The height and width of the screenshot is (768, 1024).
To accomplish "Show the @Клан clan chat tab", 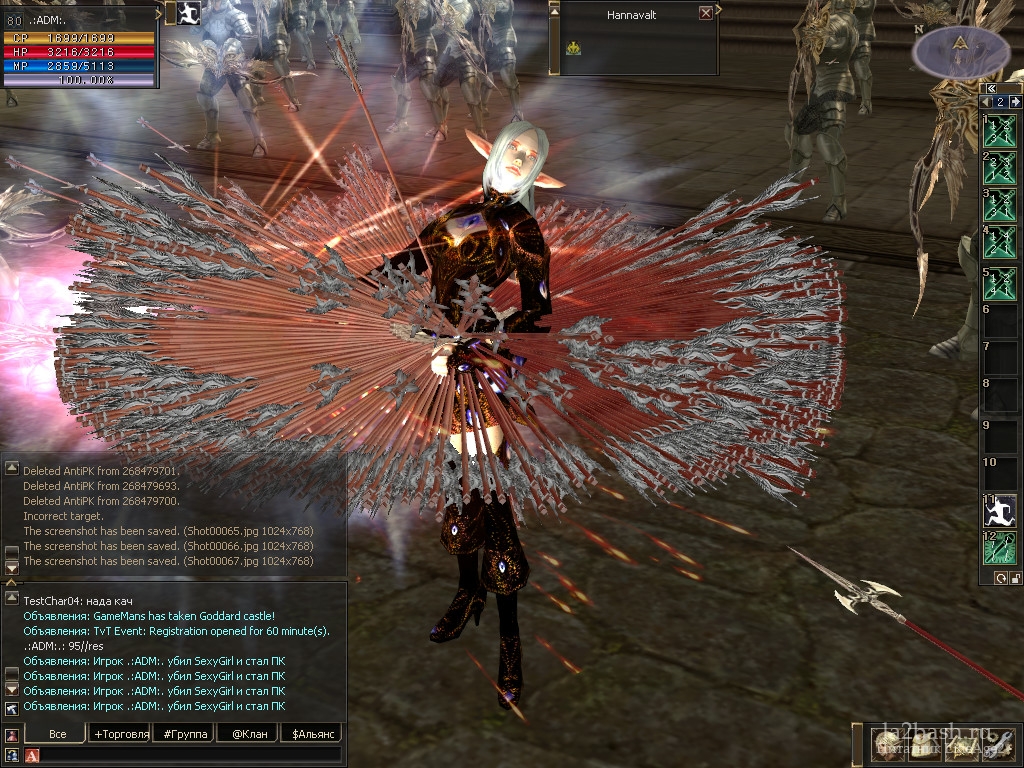I will pos(246,734).
